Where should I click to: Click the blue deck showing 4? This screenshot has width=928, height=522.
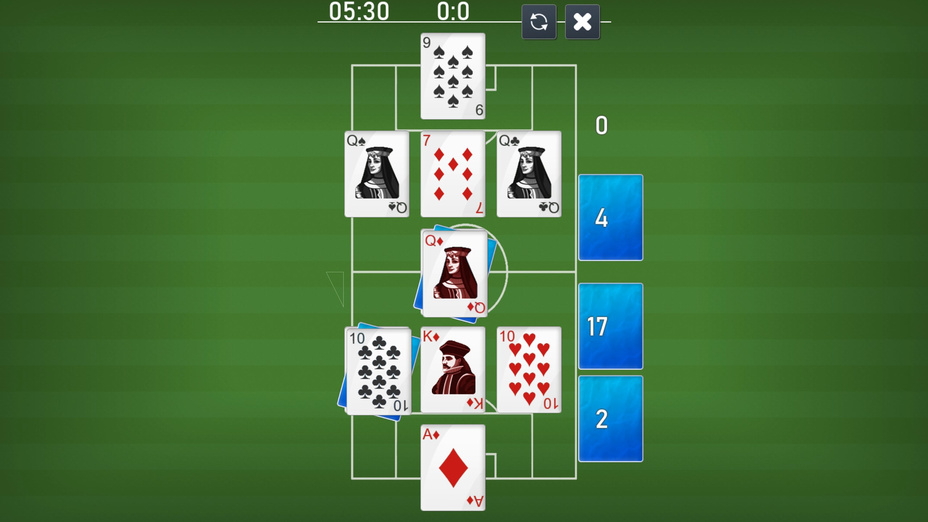[610, 218]
